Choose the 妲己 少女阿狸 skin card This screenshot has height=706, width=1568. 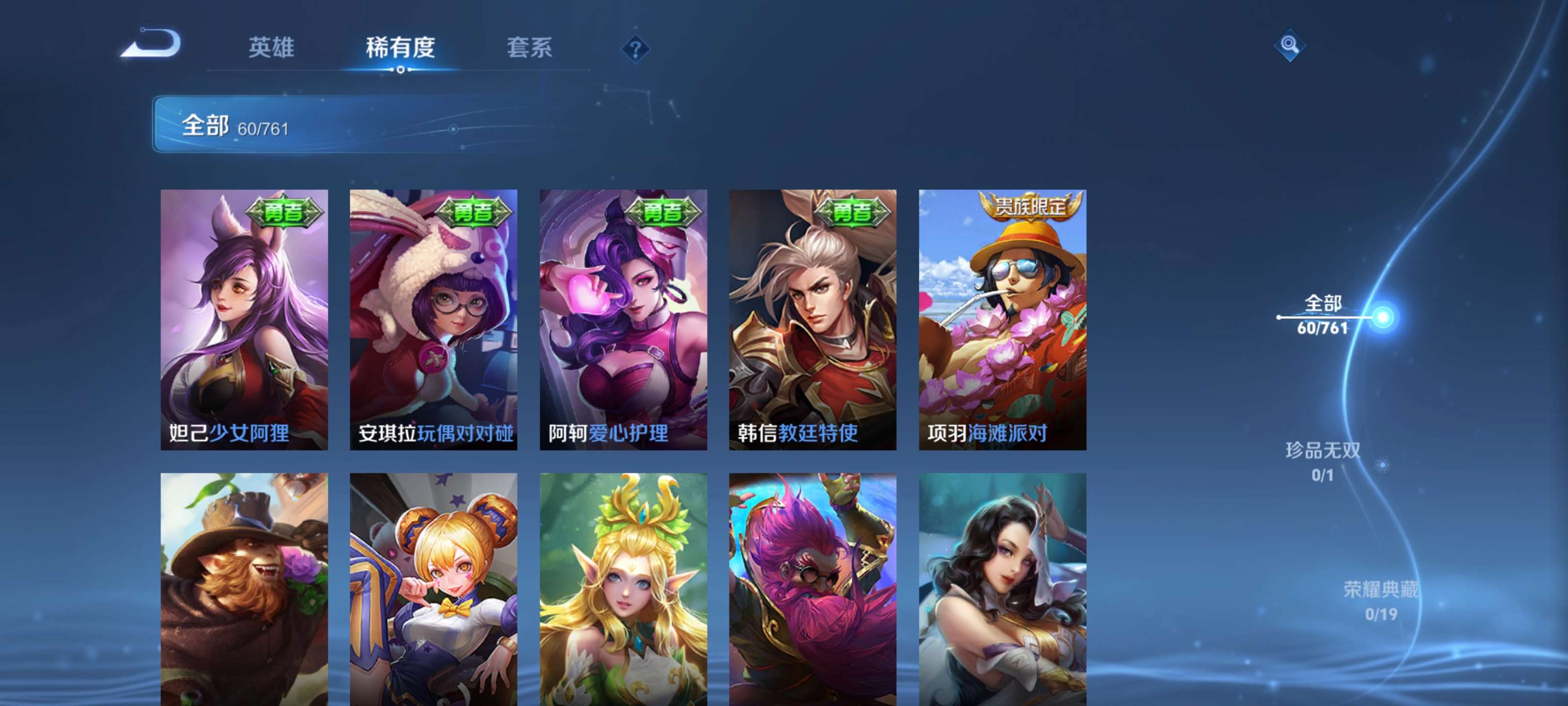pos(244,319)
